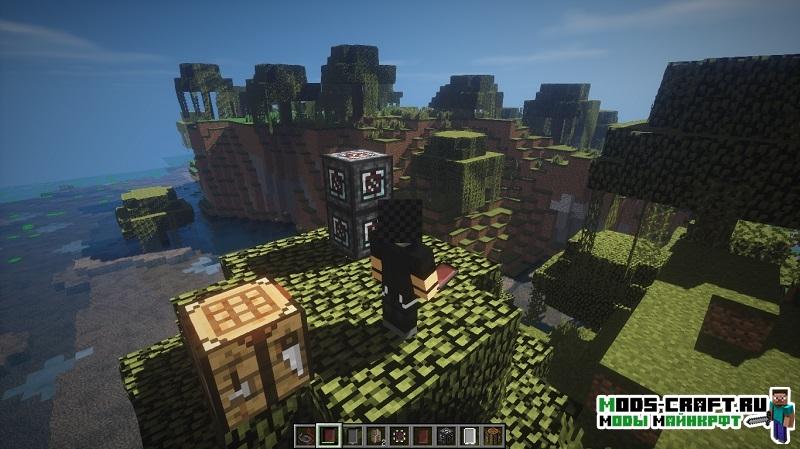Select the dotted red circle item slot
Viewport: 800px width, 449px height.
[399, 436]
